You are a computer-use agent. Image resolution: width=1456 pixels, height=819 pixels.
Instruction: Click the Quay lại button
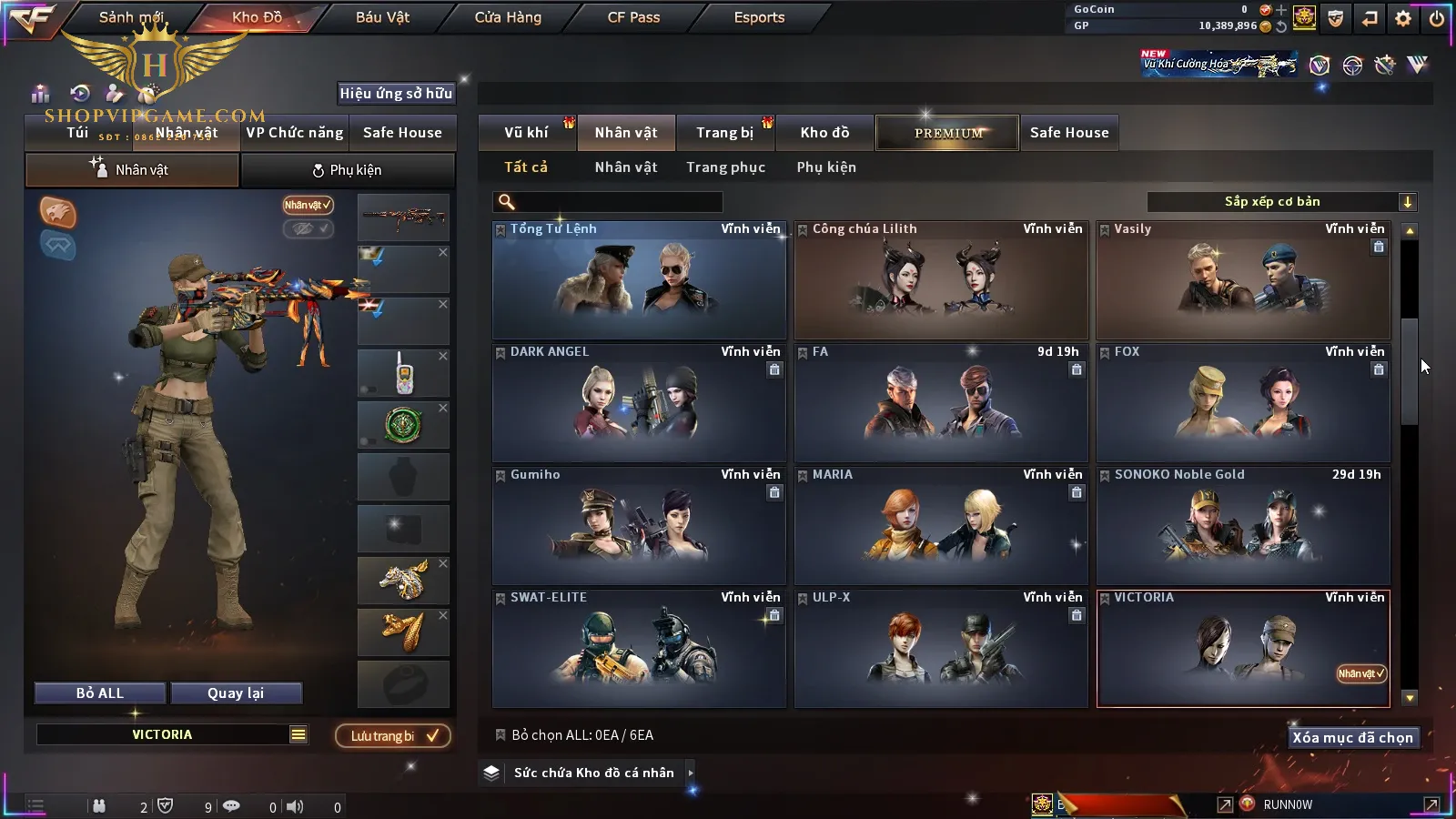click(x=236, y=693)
